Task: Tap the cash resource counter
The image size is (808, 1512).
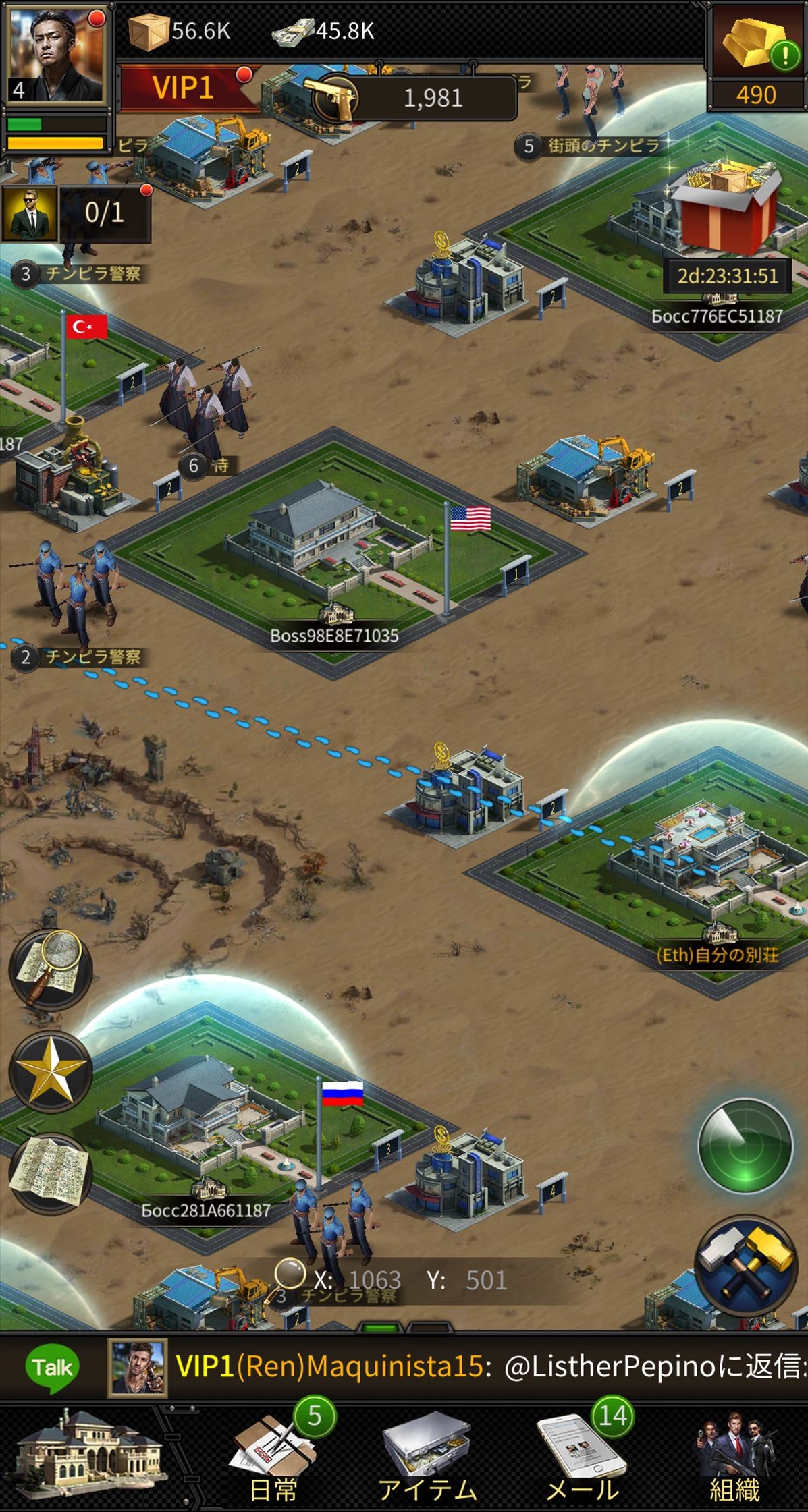Action: click(x=324, y=31)
